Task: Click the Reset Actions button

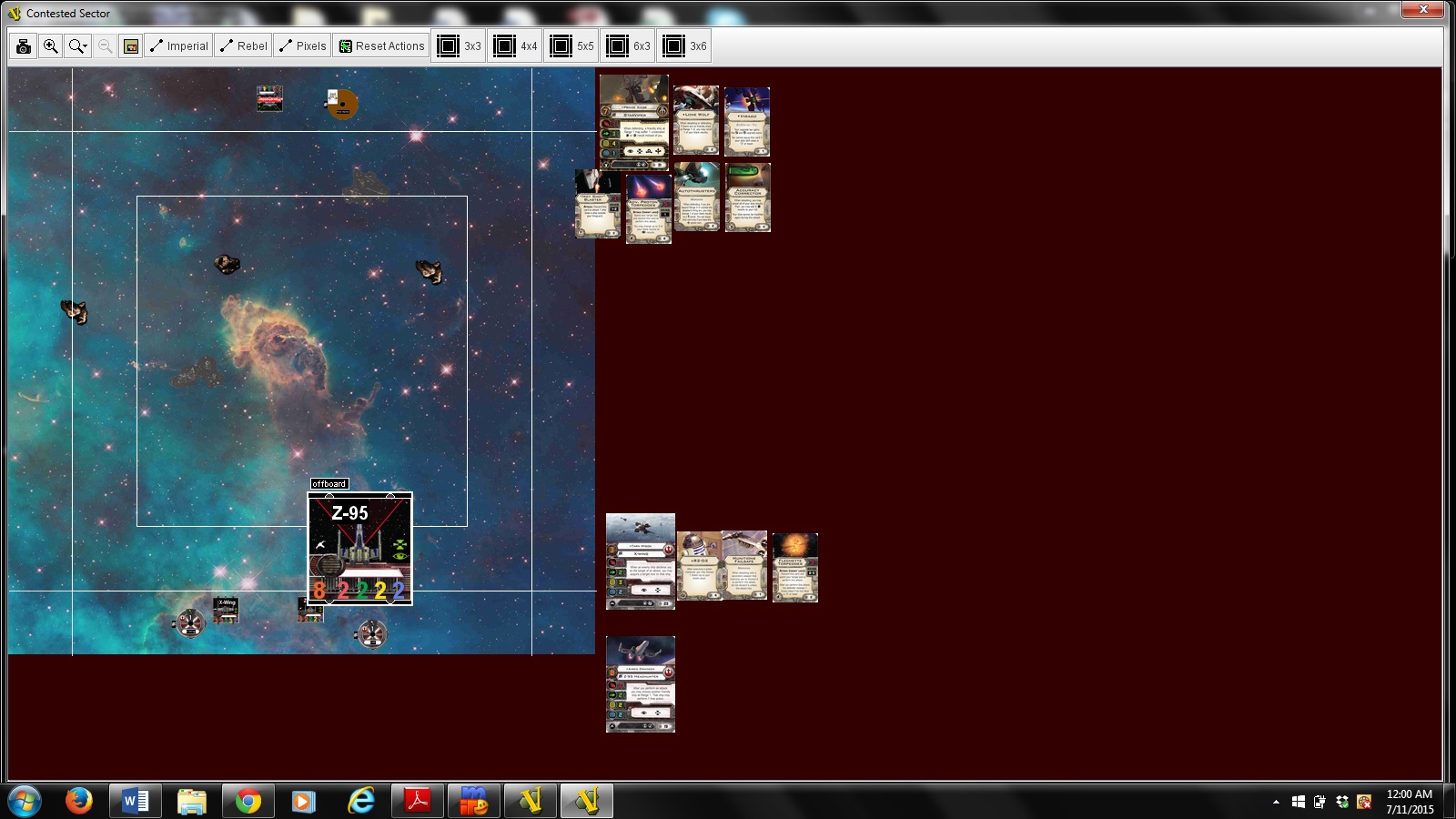Action: click(x=381, y=46)
